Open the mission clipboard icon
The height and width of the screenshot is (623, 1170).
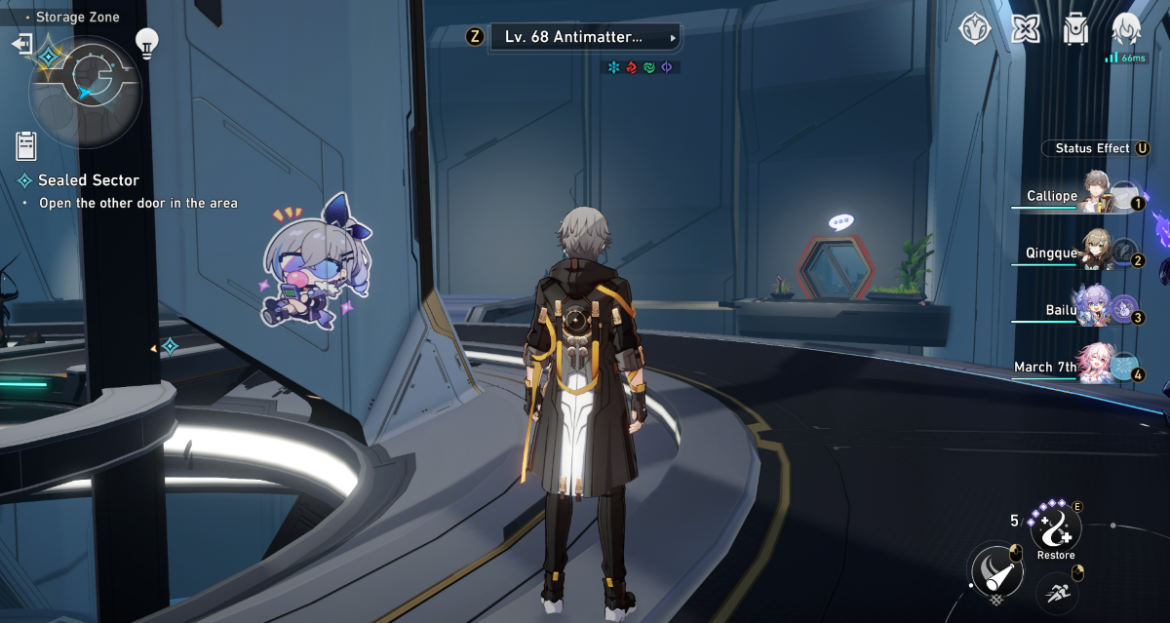26,146
